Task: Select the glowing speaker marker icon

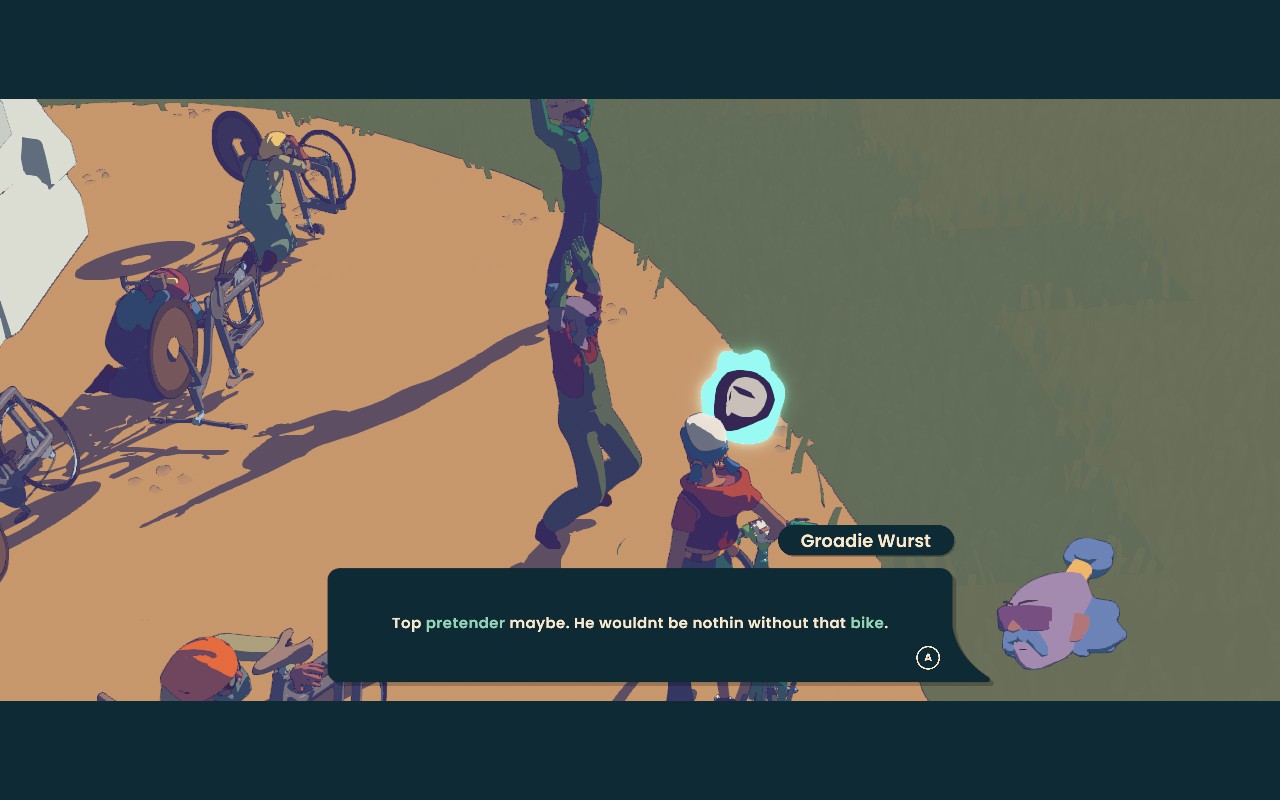Action: click(744, 398)
